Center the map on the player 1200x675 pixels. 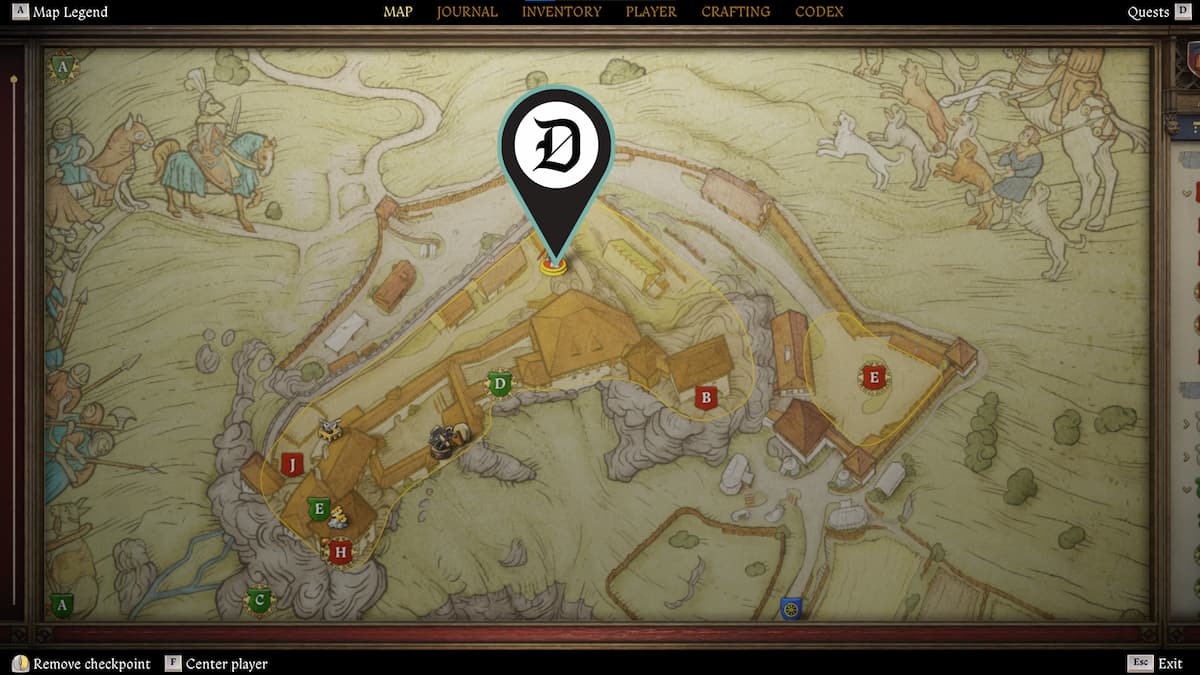(x=216, y=664)
